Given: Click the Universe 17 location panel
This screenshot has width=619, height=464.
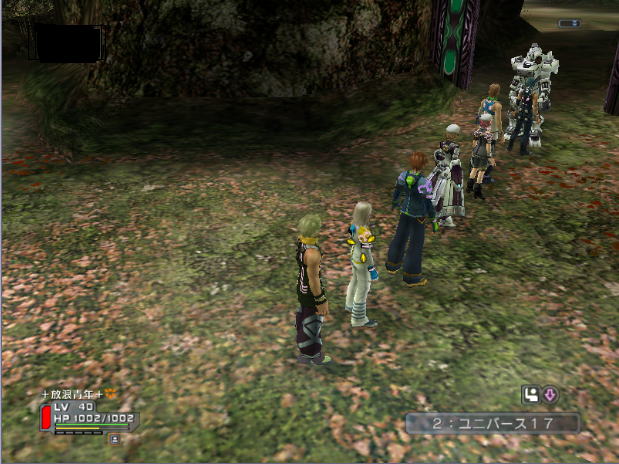Looking at the screenshot, I should [x=492, y=423].
